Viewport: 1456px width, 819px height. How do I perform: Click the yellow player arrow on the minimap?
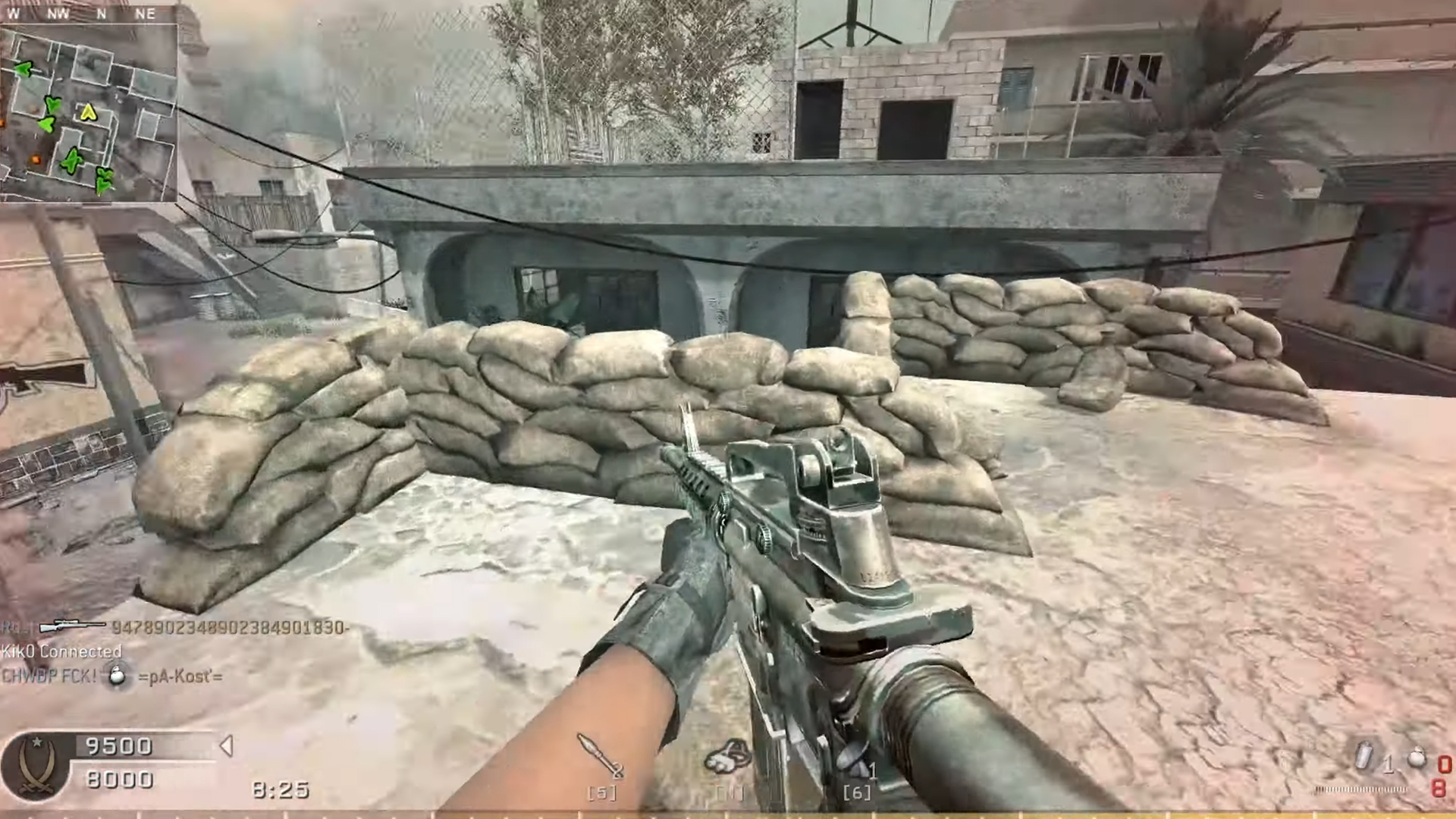point(88,111)
